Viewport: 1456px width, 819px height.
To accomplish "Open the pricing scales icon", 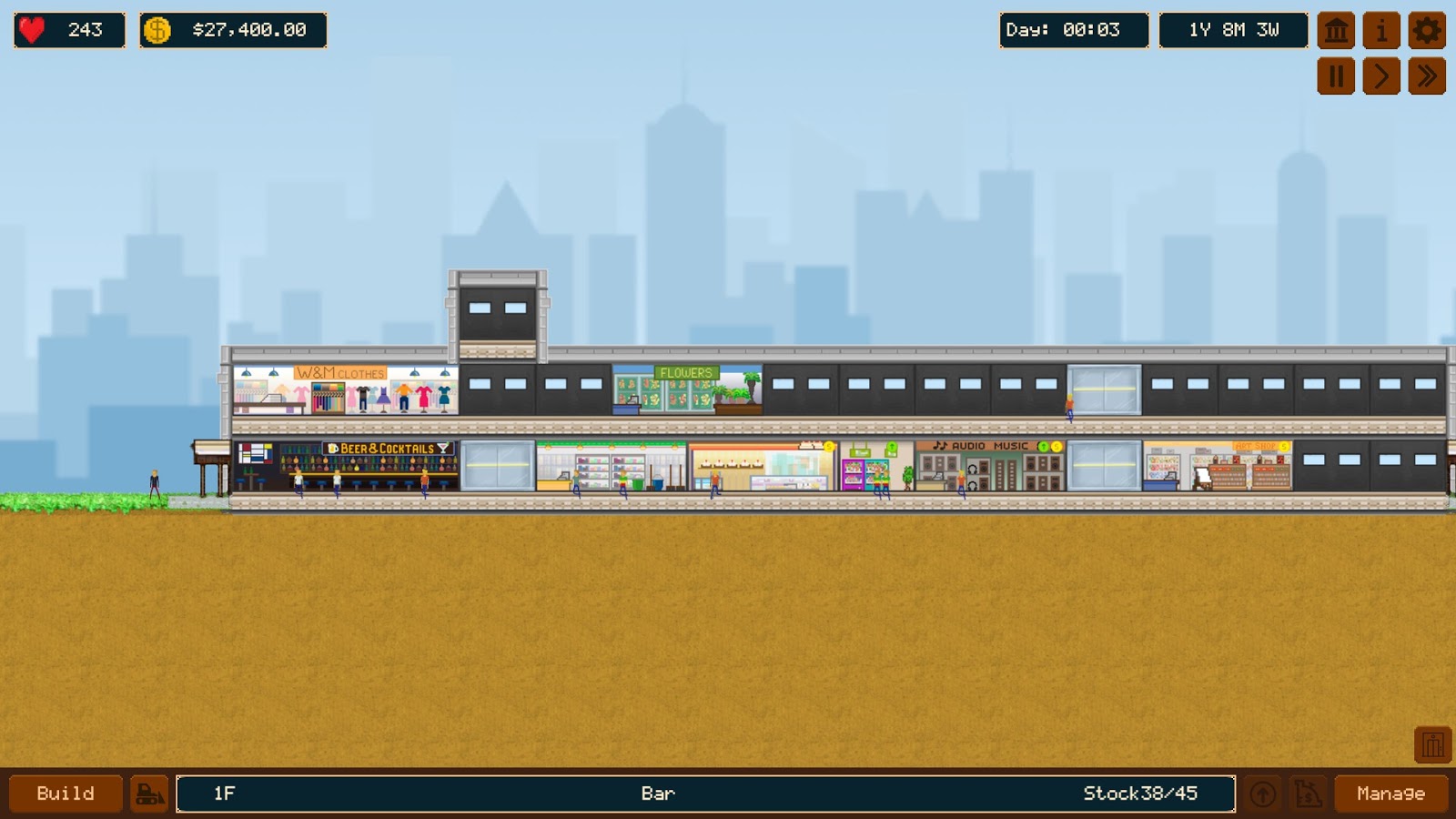I will (x=1307, y=793).
